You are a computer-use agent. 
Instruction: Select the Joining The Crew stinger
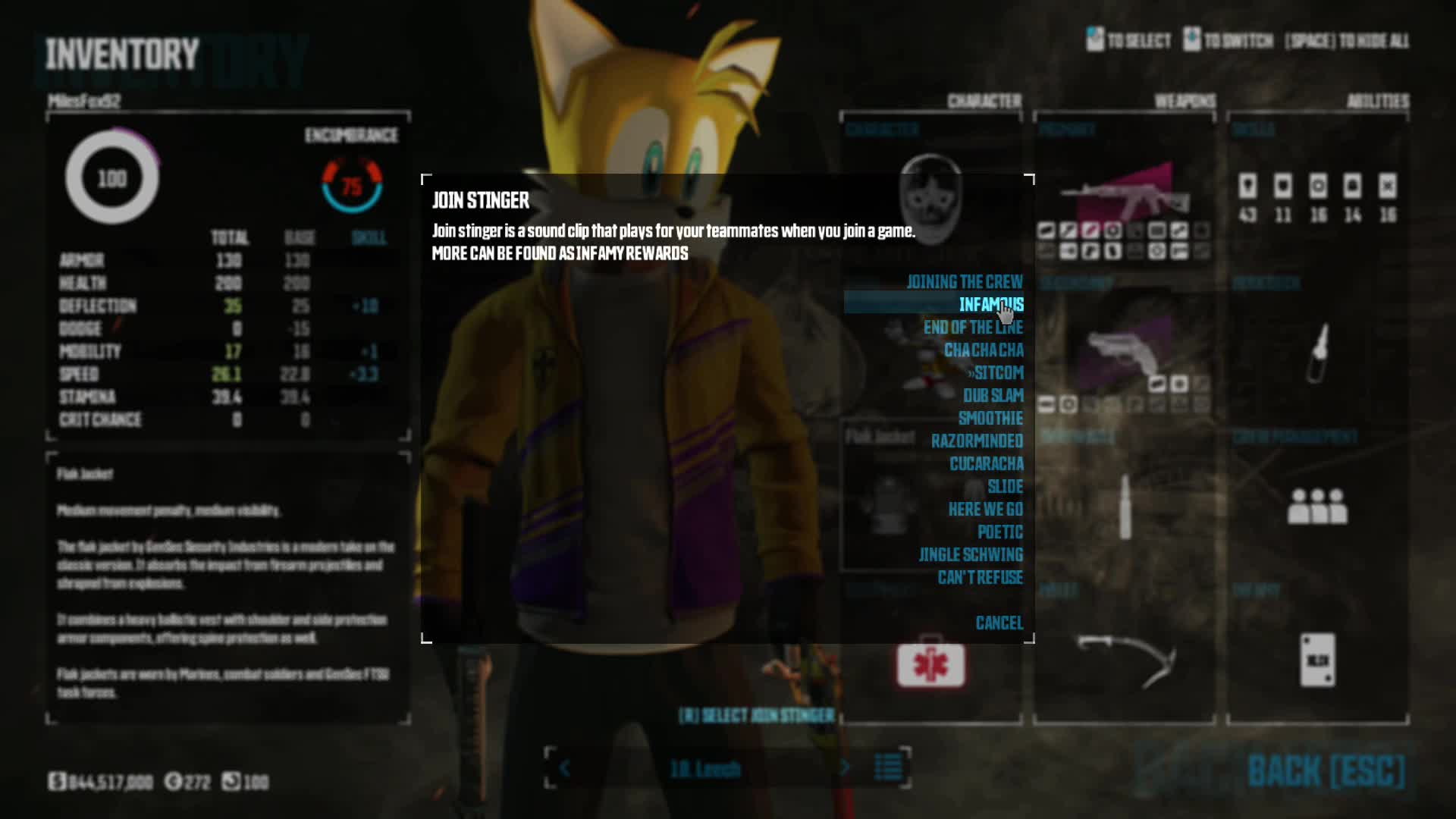(964, 282)
